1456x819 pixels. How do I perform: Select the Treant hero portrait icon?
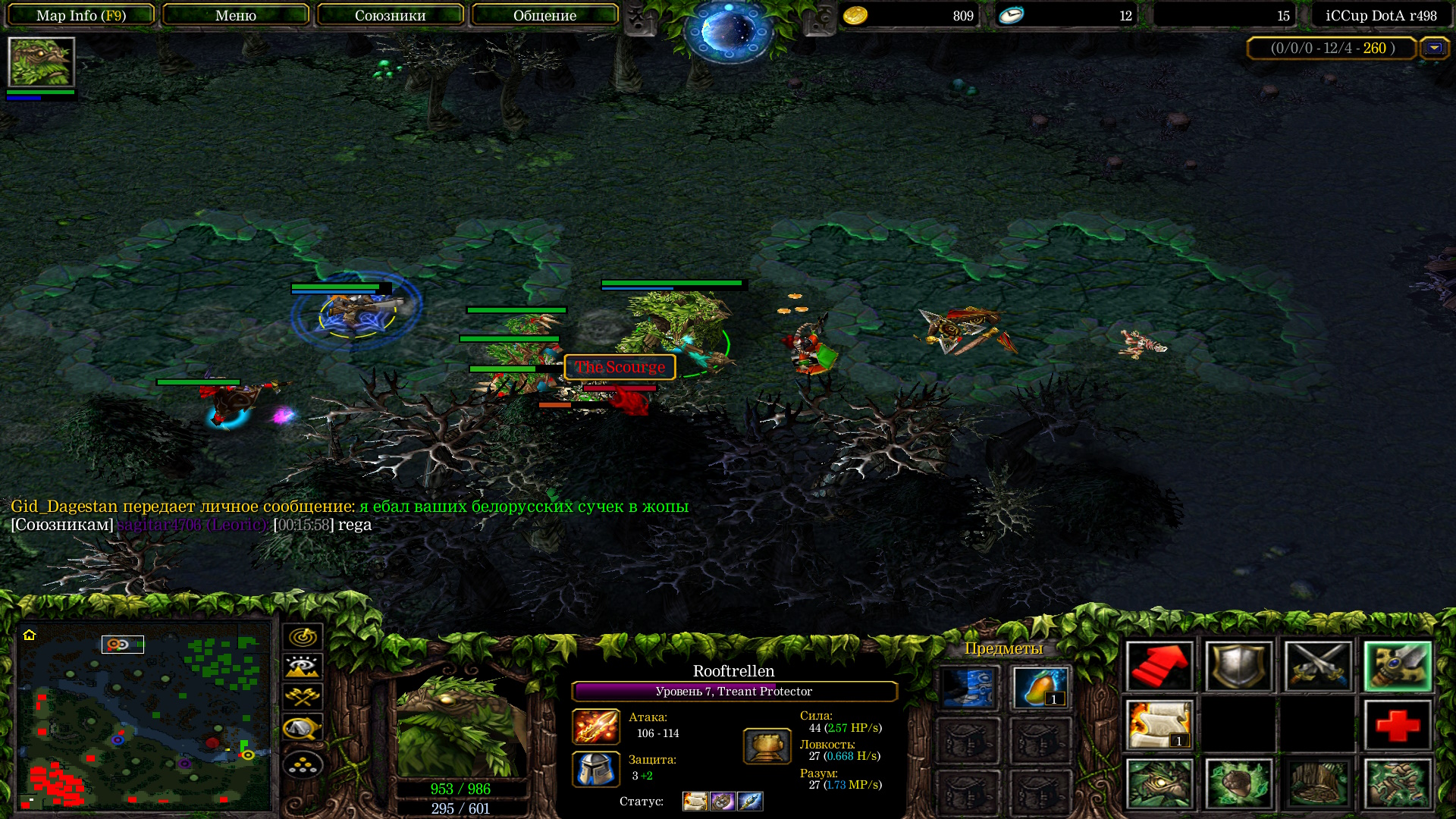coord(41,62)
